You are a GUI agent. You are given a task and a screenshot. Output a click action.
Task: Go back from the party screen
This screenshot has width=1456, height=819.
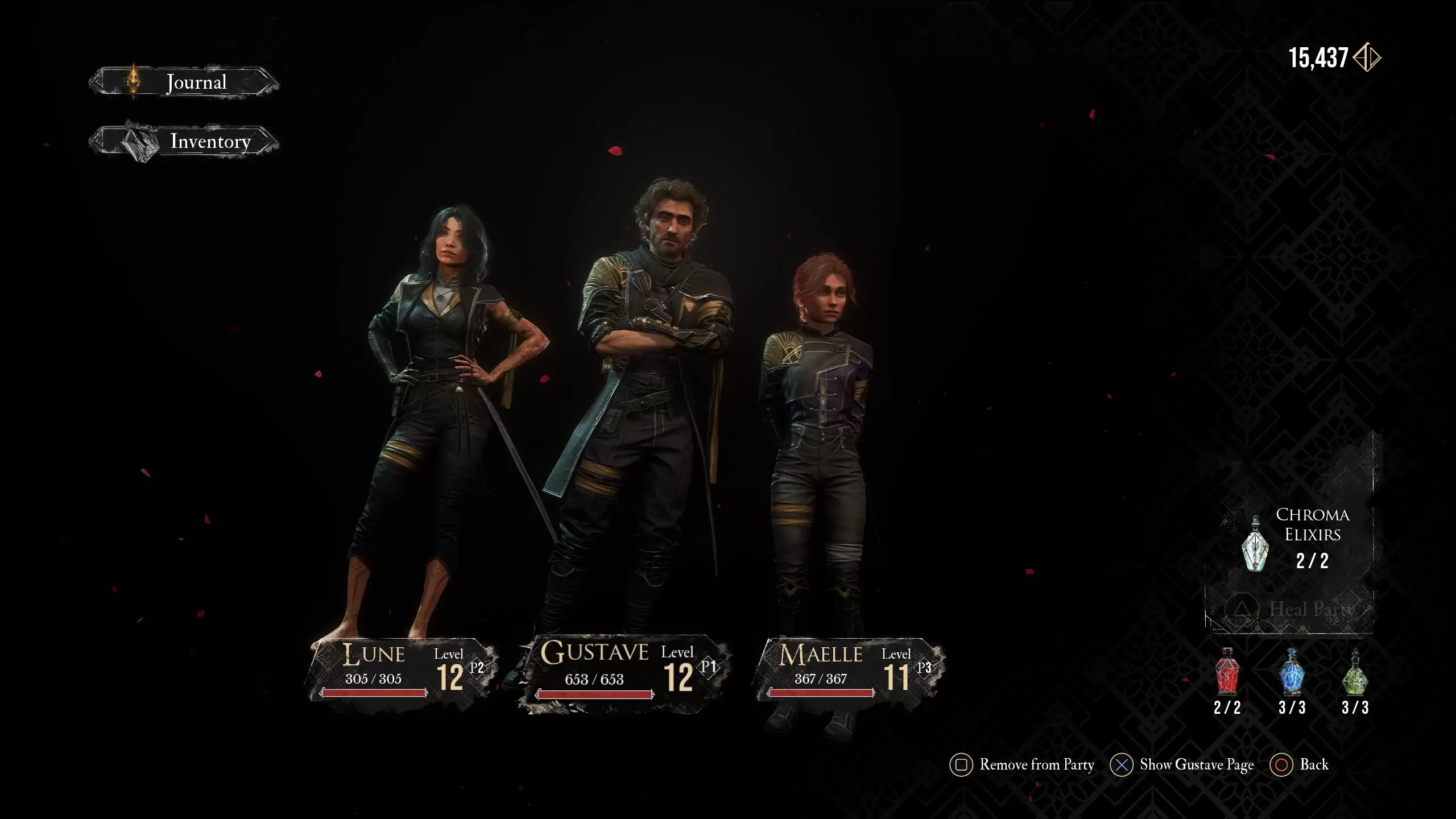coord(1300,765)
